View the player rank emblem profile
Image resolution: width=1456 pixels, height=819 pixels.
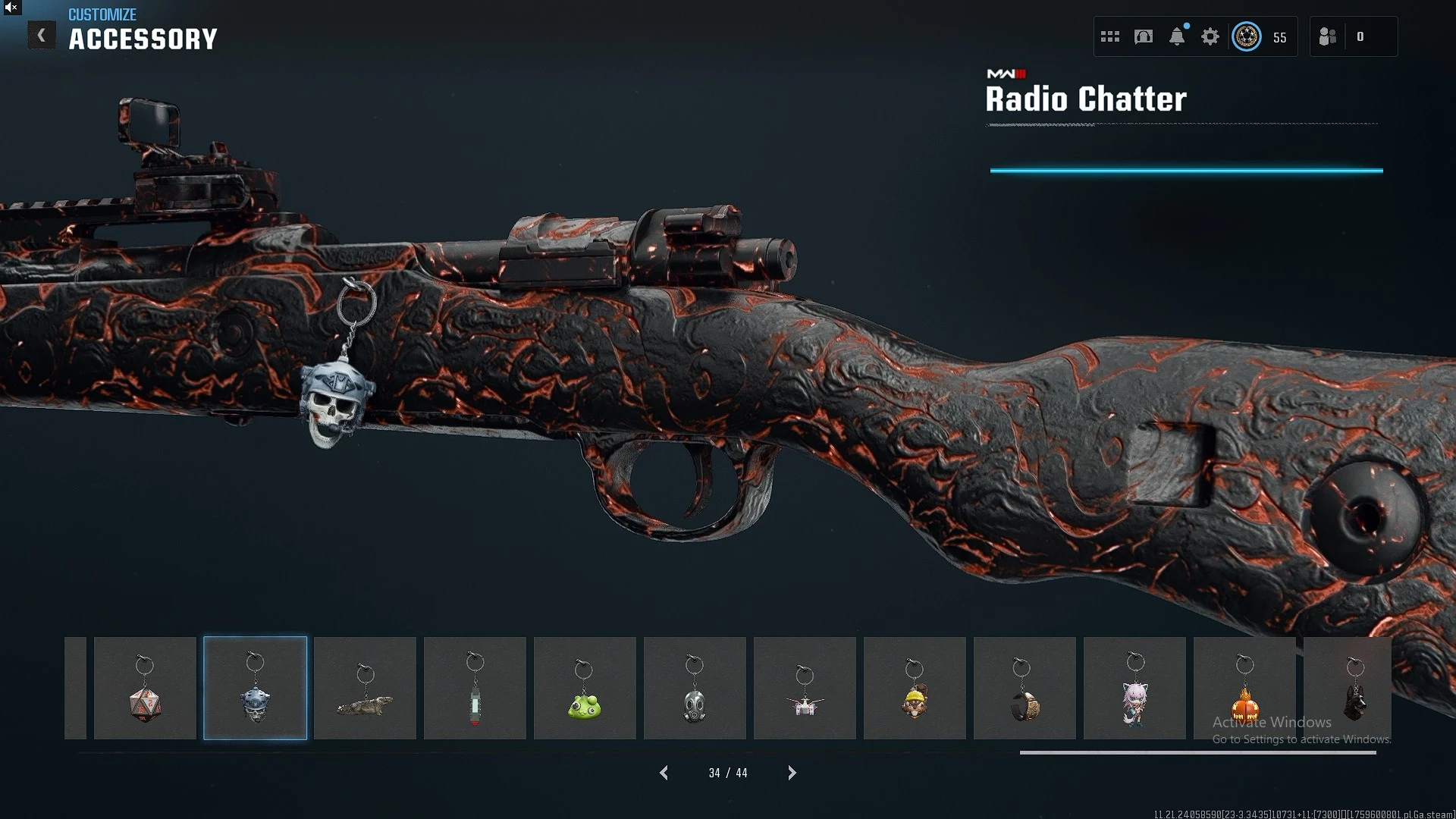1247,36
